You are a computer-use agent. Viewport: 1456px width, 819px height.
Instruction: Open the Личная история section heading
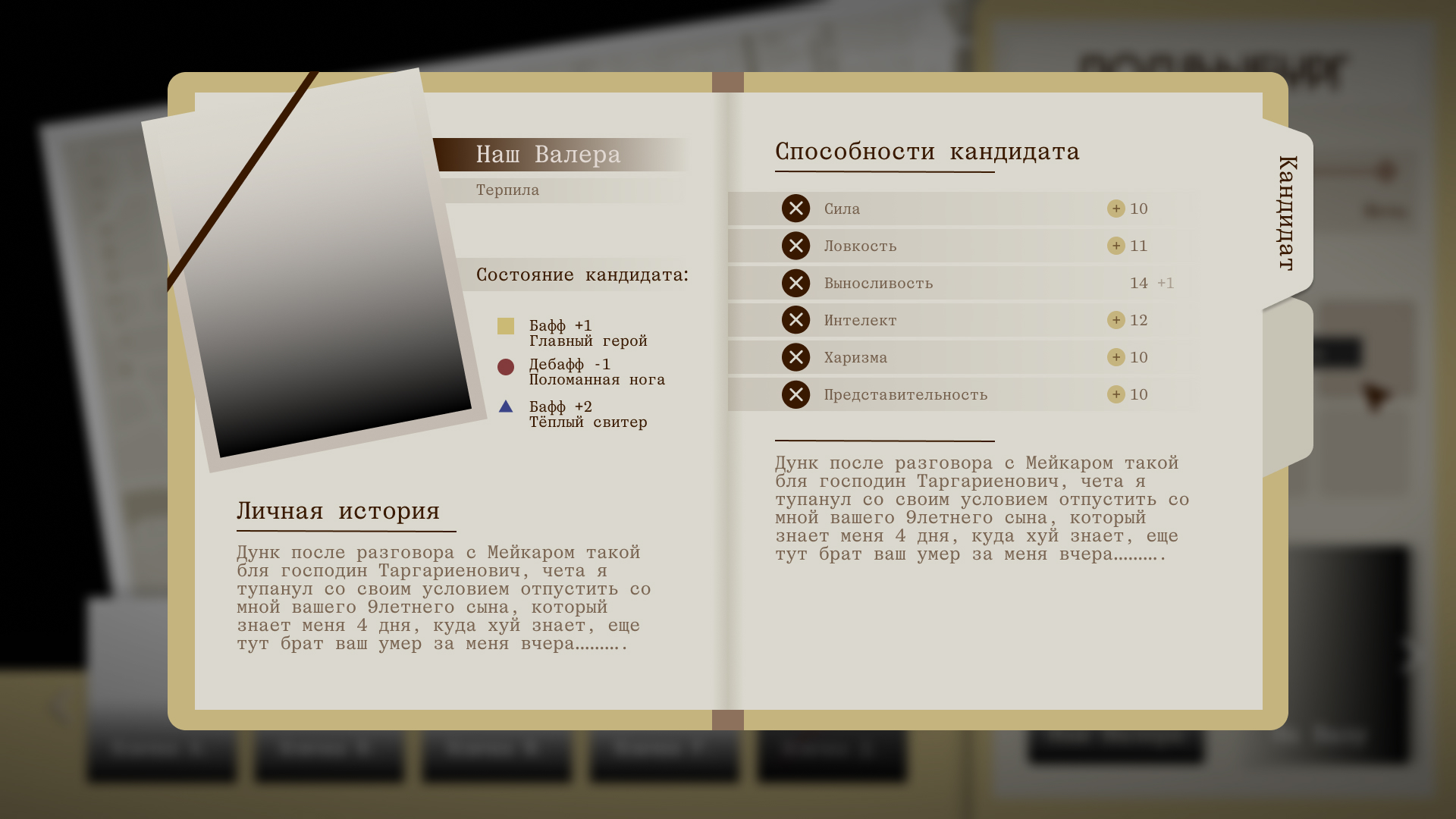pyautogui.click(x=337, y=511)
